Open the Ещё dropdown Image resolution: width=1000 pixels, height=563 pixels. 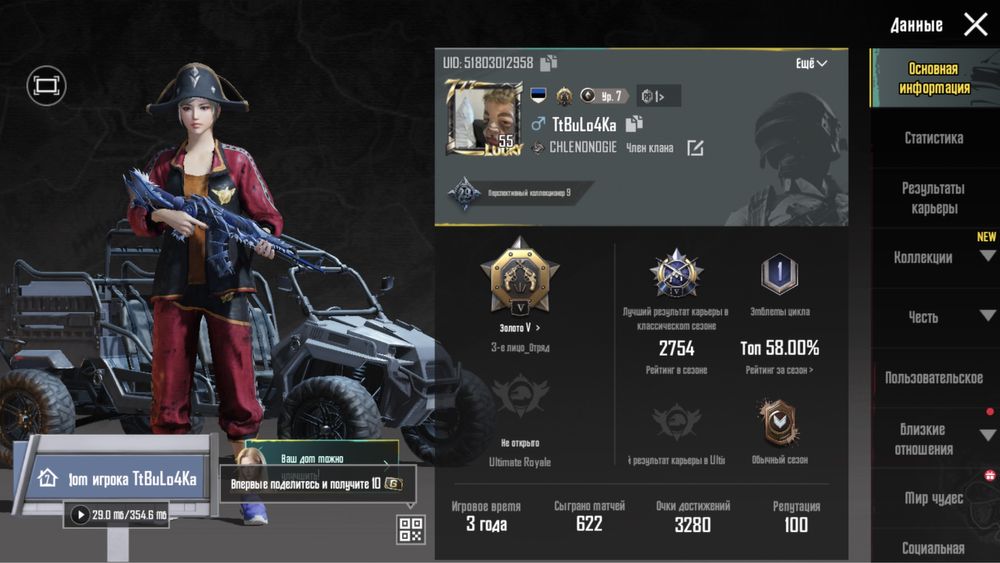tap(811, 63)
